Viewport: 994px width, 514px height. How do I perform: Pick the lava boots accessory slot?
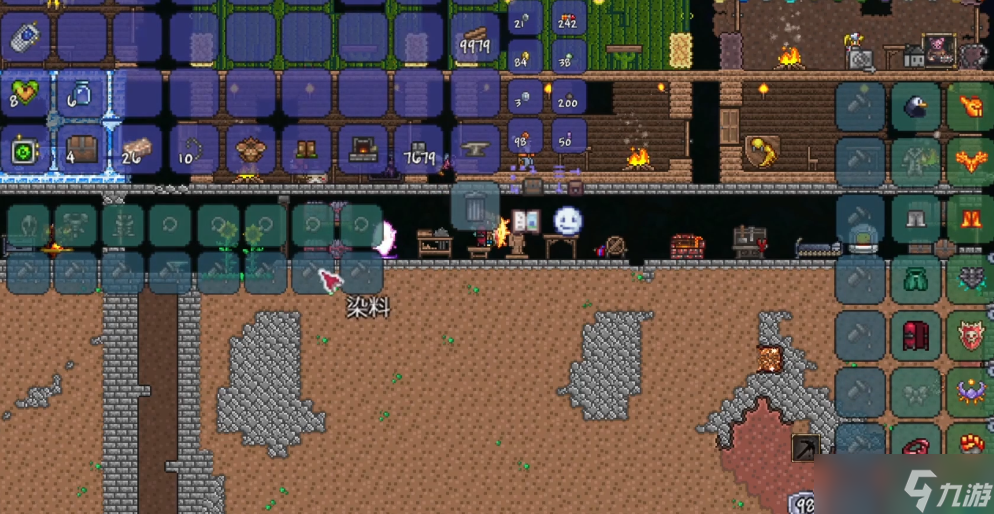(970, 218)
